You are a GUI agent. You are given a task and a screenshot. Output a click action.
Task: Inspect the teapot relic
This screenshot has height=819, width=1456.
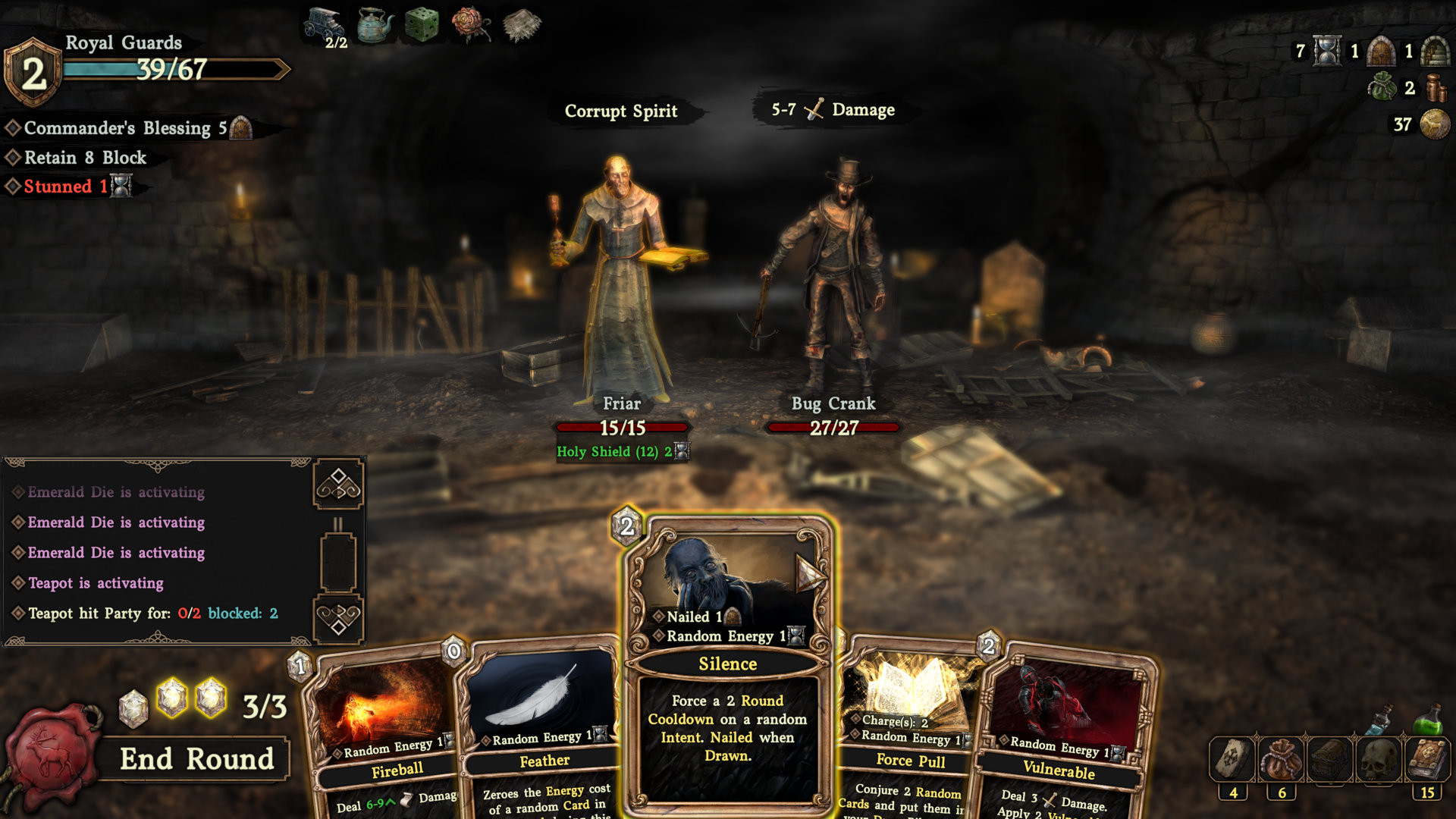click(375, 26)
